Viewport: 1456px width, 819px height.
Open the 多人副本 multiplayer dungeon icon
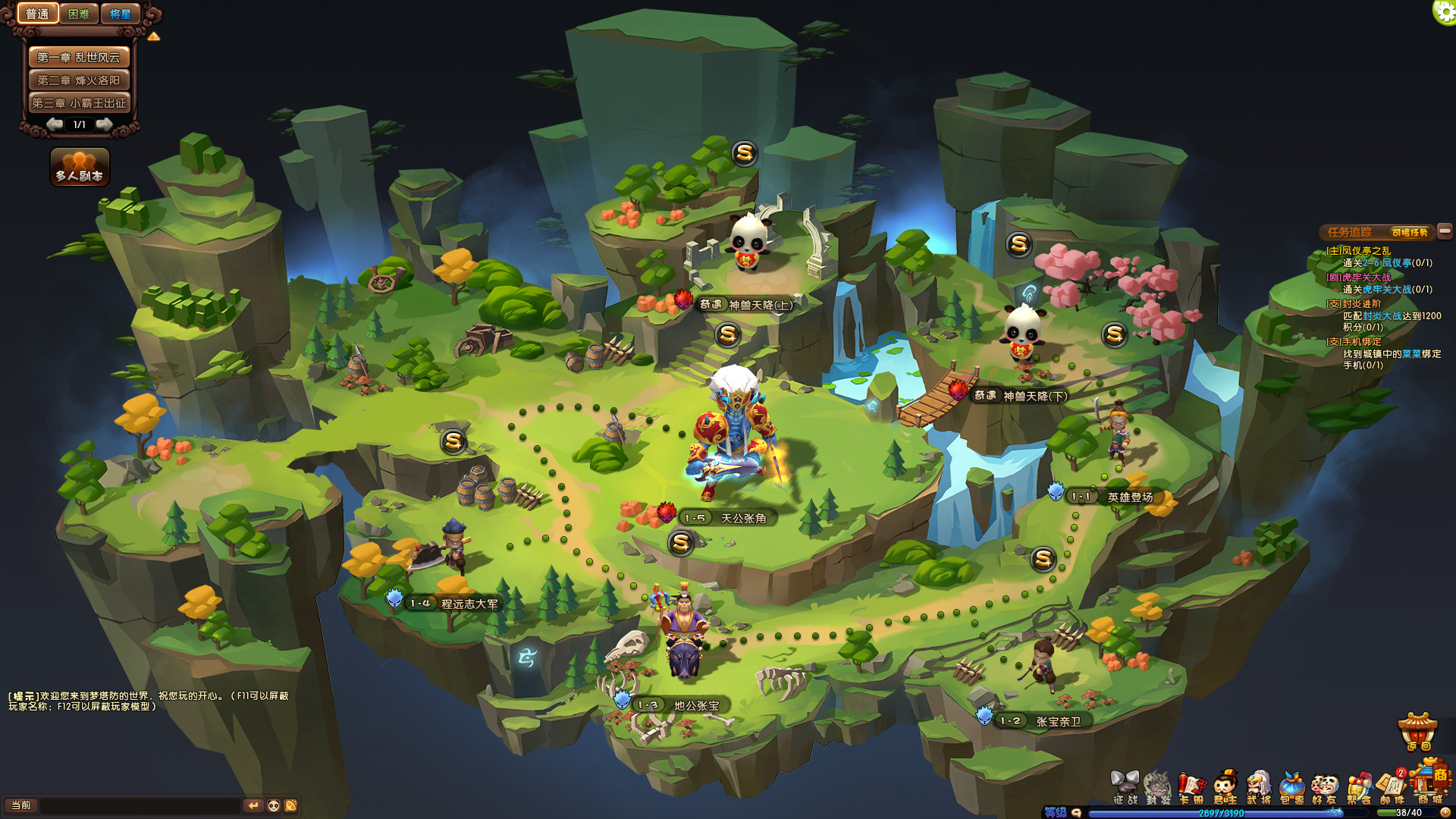point(78,166)
